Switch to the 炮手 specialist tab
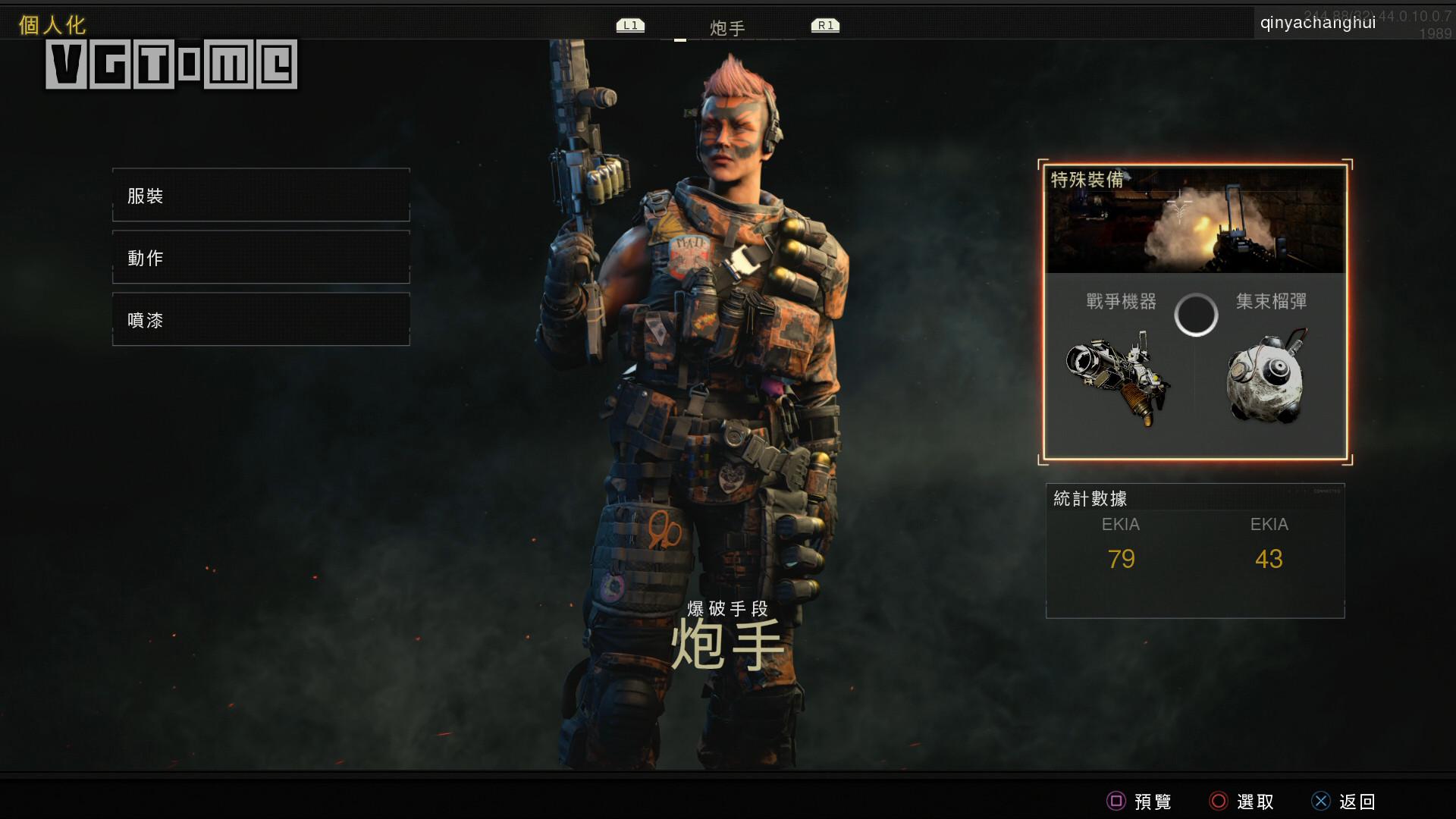 click(x=727, y=28)
